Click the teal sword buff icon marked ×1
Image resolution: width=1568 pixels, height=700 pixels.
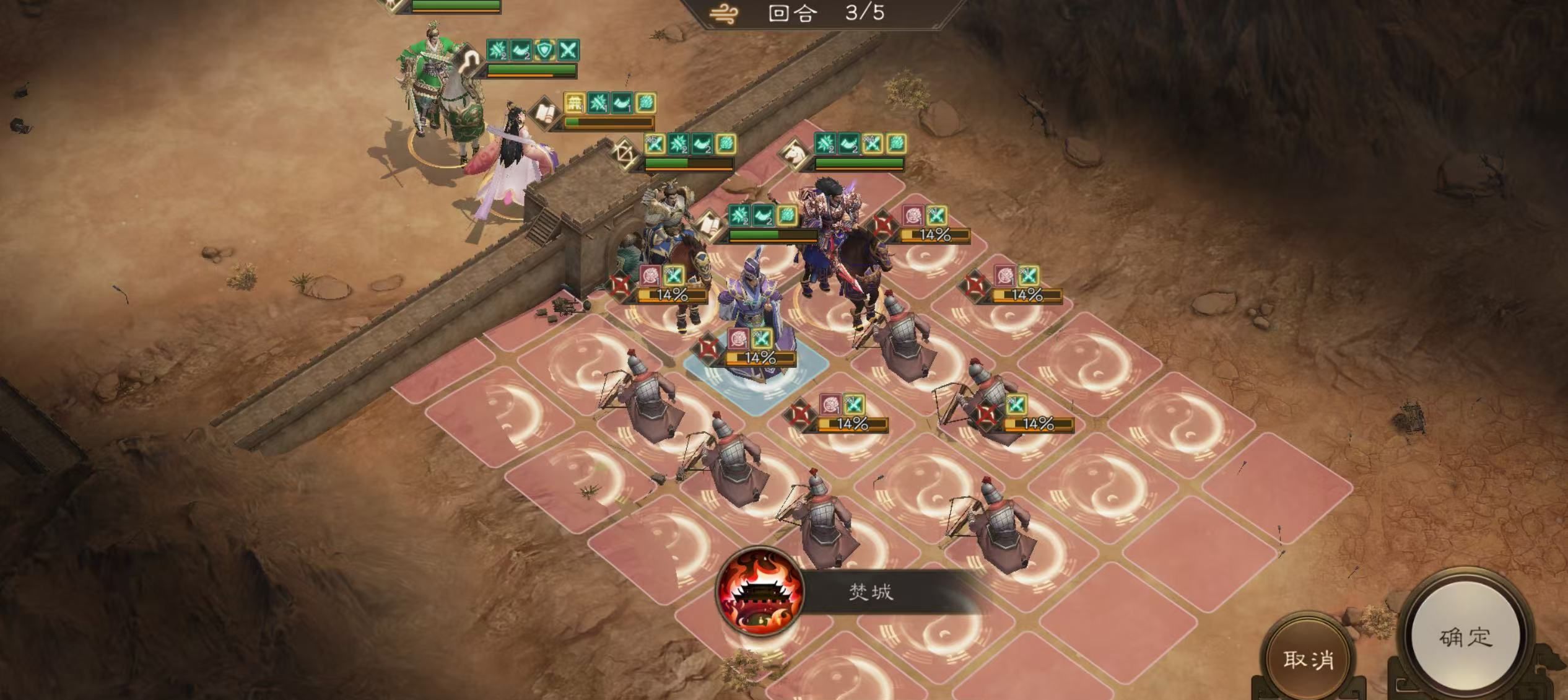762,339
